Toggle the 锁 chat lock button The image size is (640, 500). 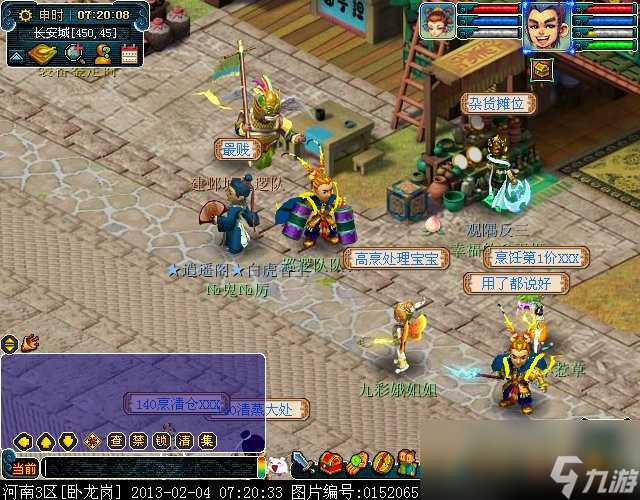click(162, 441)
